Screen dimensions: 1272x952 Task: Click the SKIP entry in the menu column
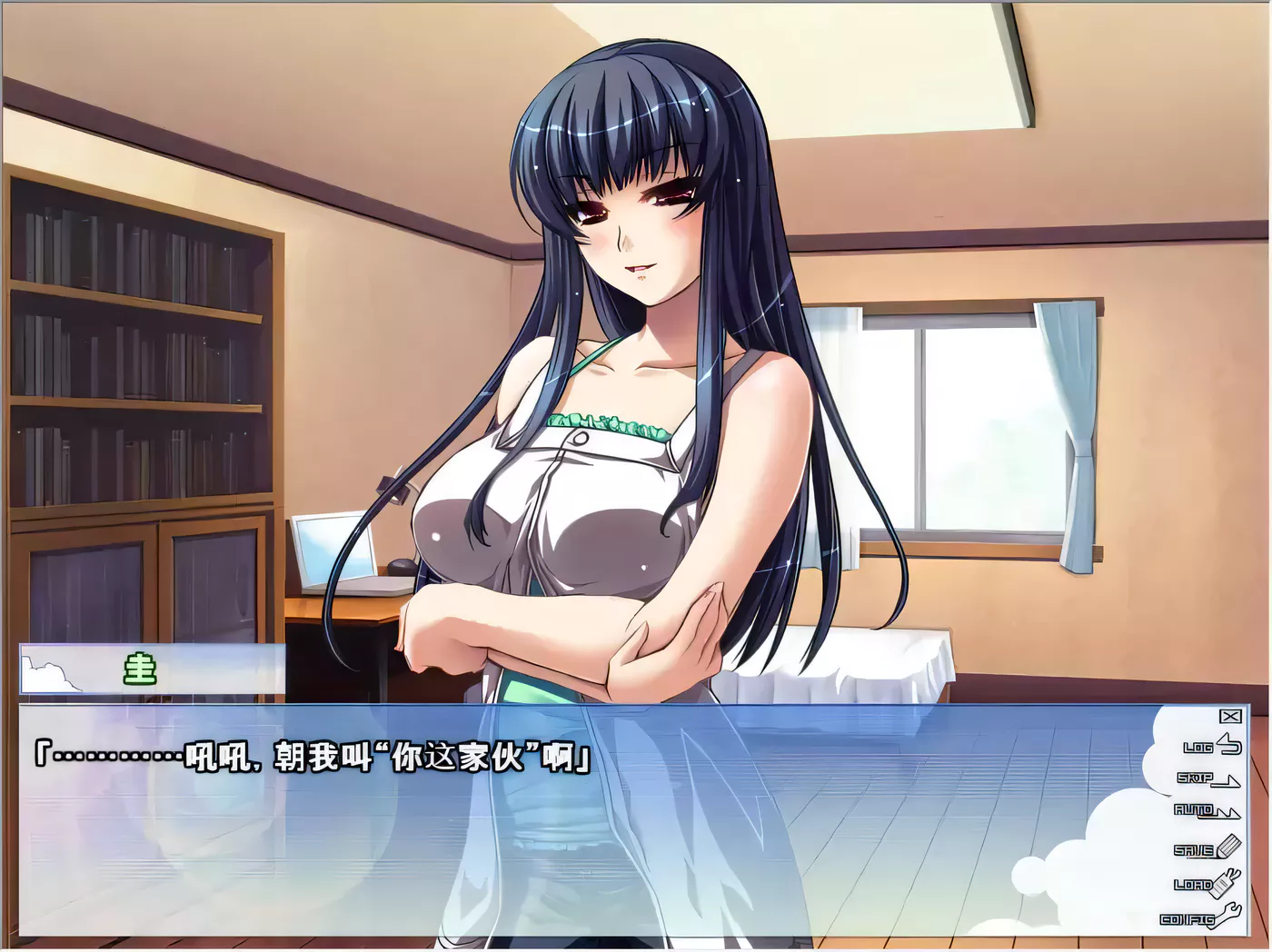coord(1201,779)
